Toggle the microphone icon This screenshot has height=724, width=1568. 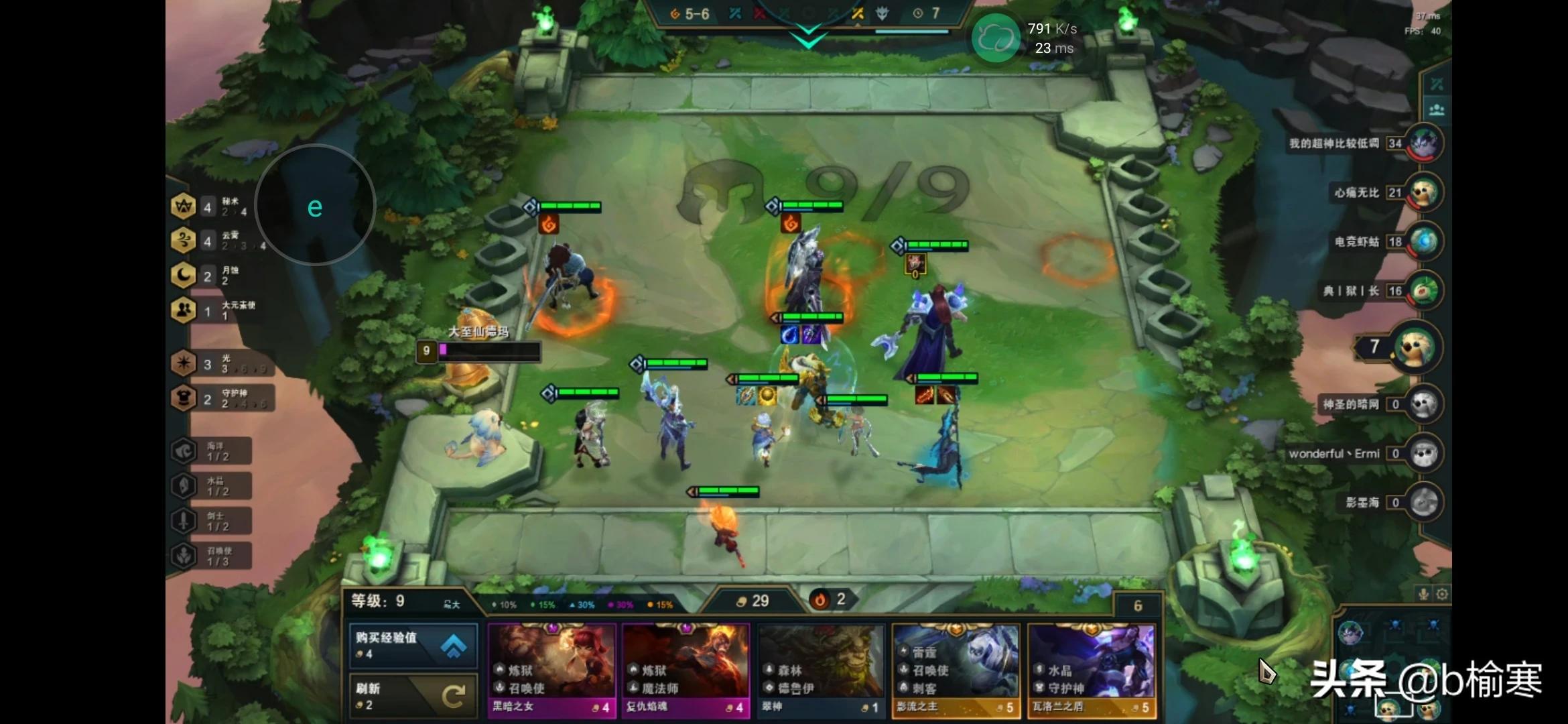[x=1424, y=594]
